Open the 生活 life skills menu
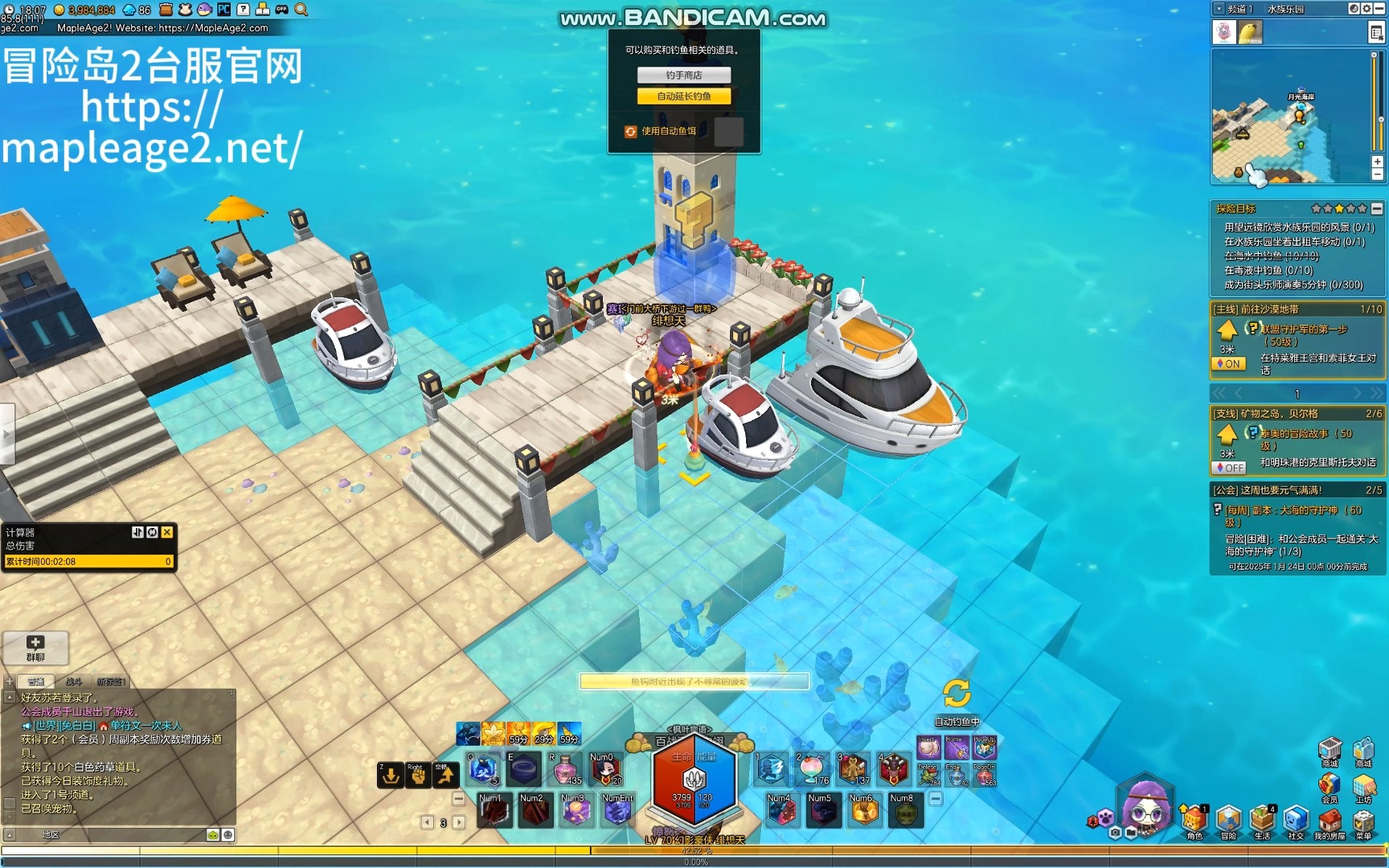 tap(1262, 821)
